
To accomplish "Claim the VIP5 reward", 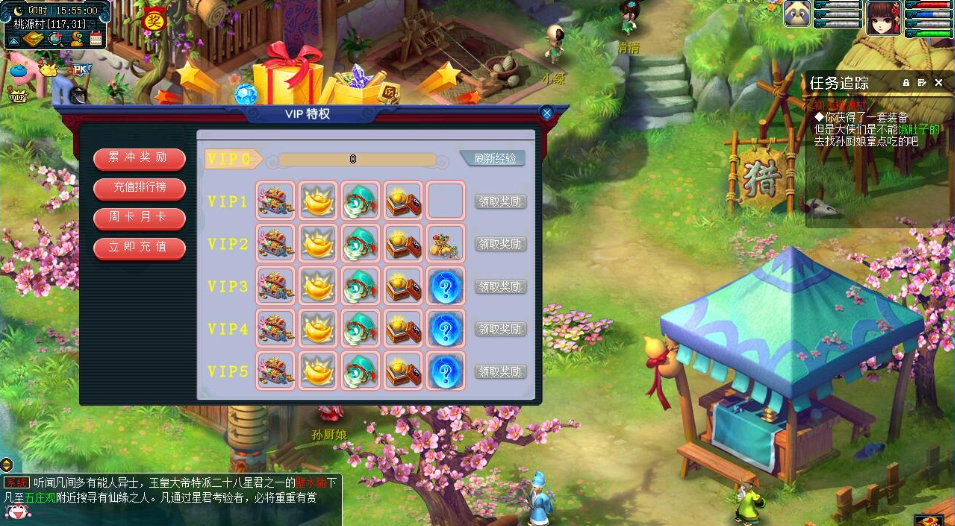I will [x=499, y=371].
